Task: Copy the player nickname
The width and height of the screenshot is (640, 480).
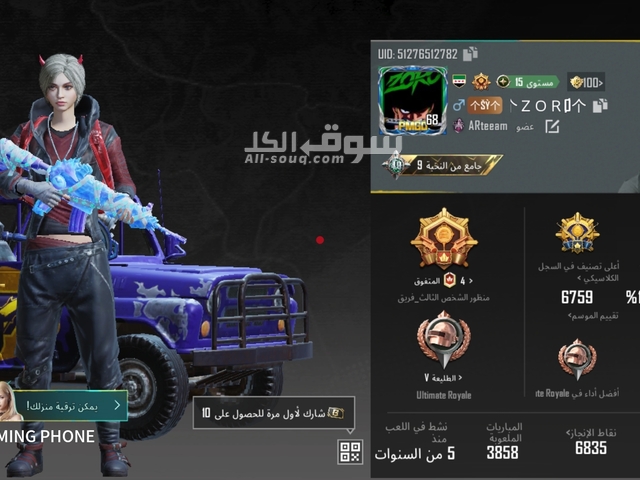Action: pyautogui.click(x=600, y=105)
